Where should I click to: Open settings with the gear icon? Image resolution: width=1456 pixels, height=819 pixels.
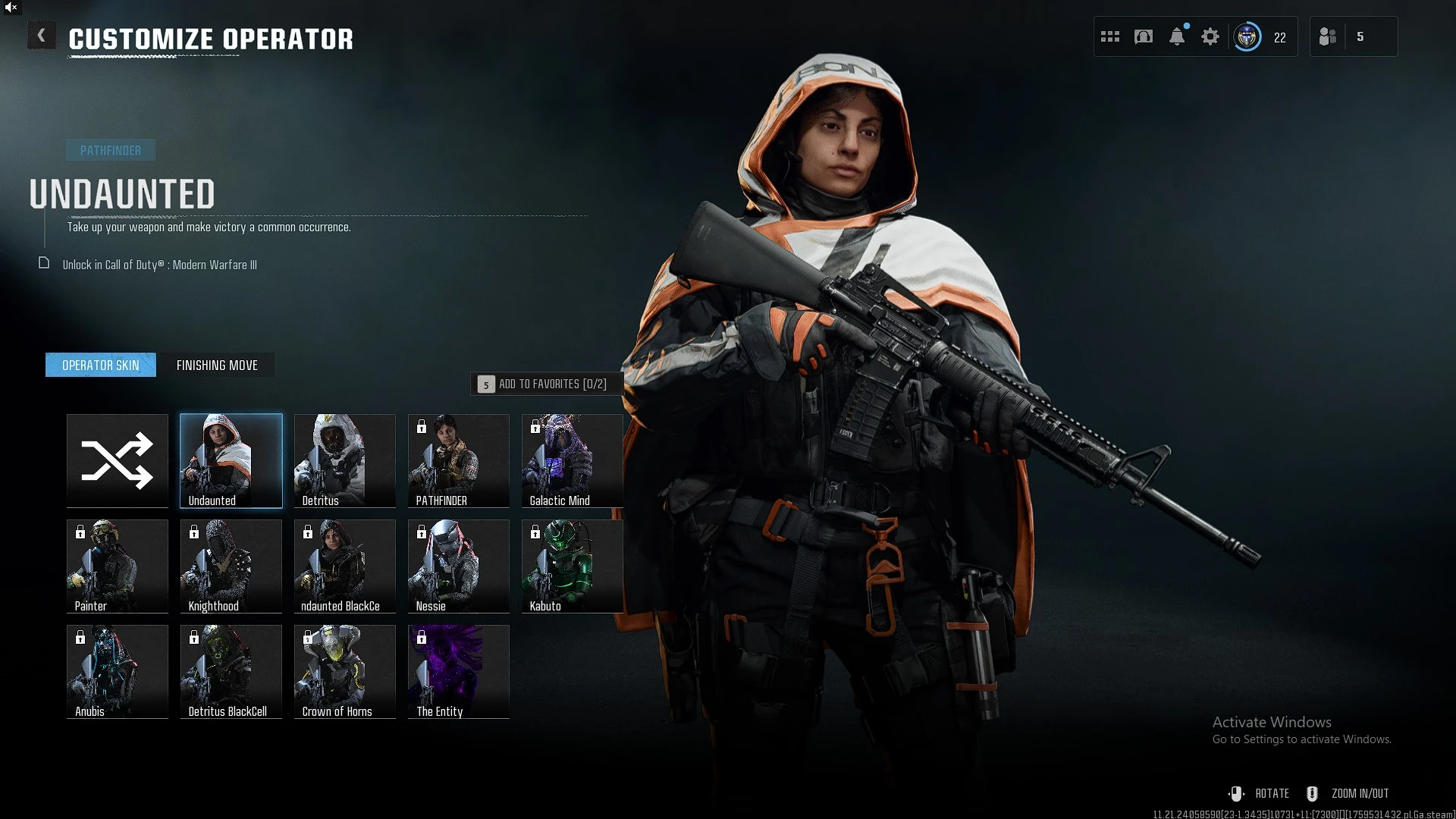click(x=1210, y=36)
